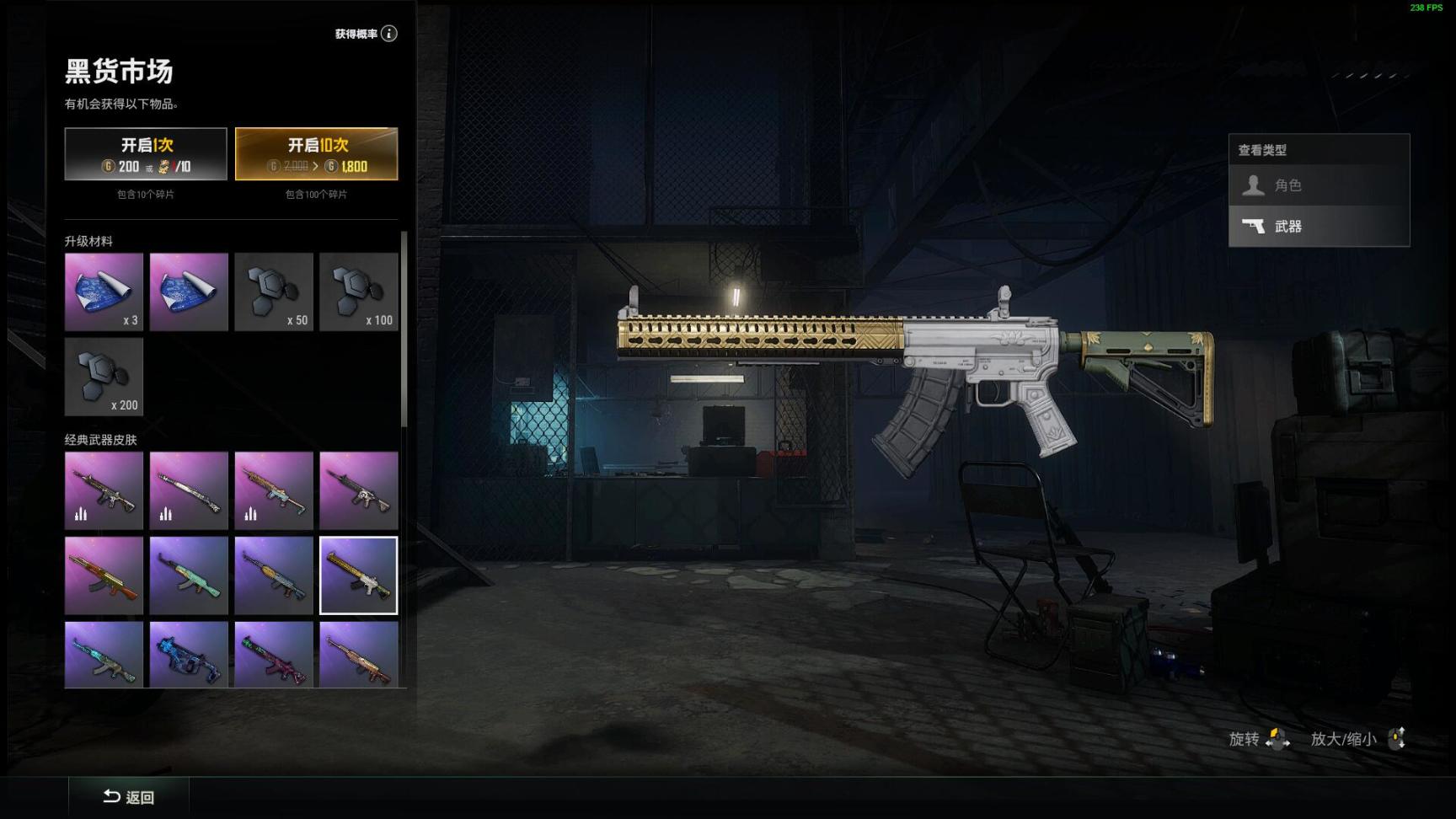The height and width of the screenshot is (819, 1456).
Task: Open the crate once with 开启1次
Action: tap(145, 153)
